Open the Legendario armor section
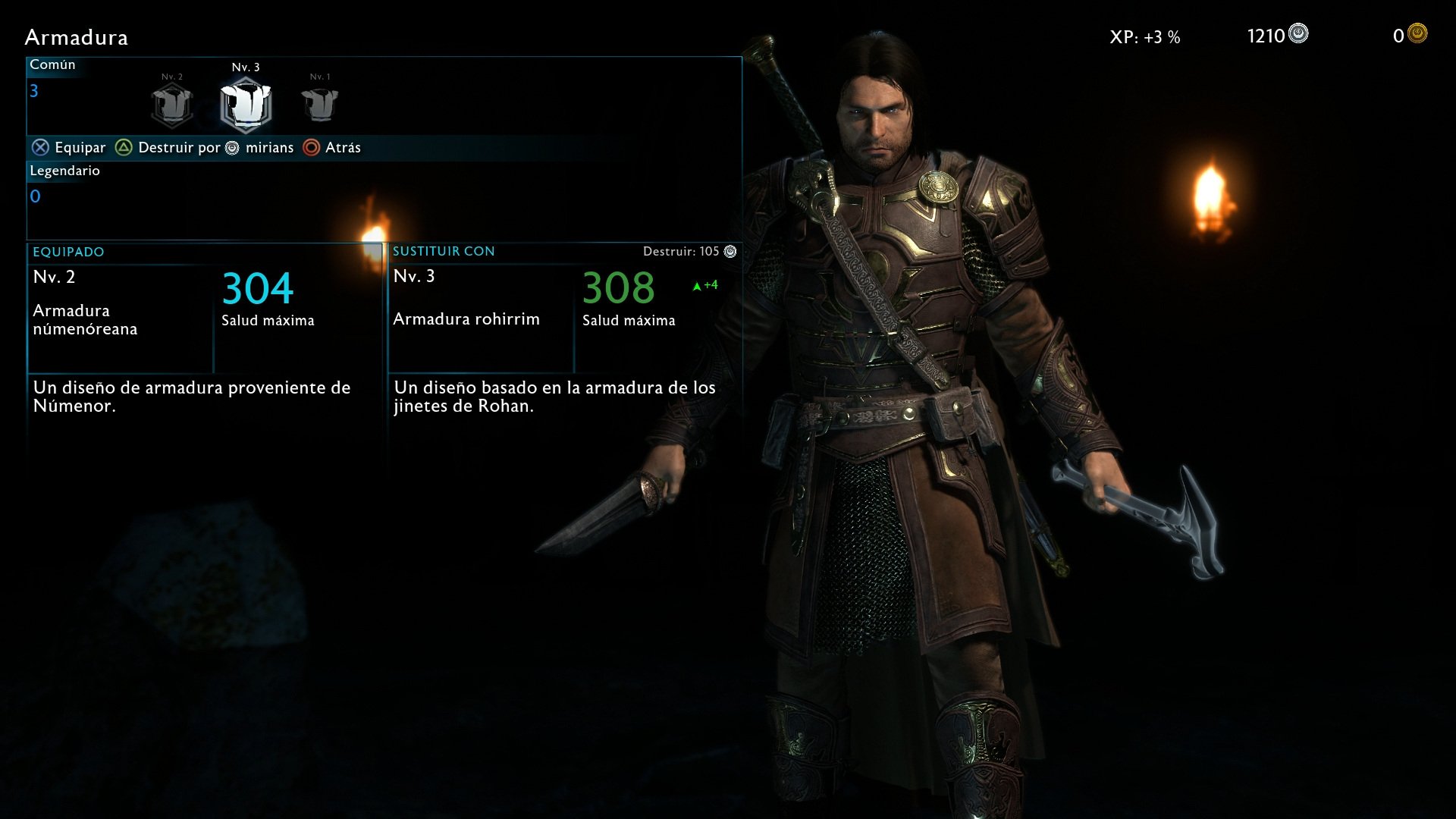This screenshot has width=1456, height=819. (x=64, y=171)
